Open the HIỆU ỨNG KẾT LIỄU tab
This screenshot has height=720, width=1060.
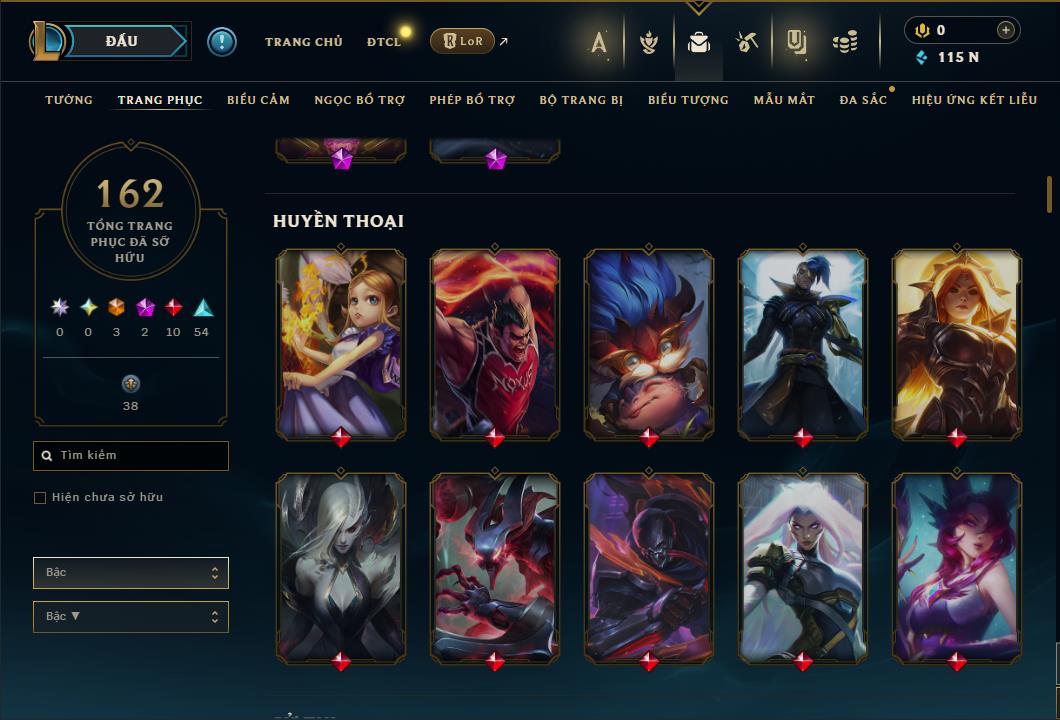coord(974,100)
